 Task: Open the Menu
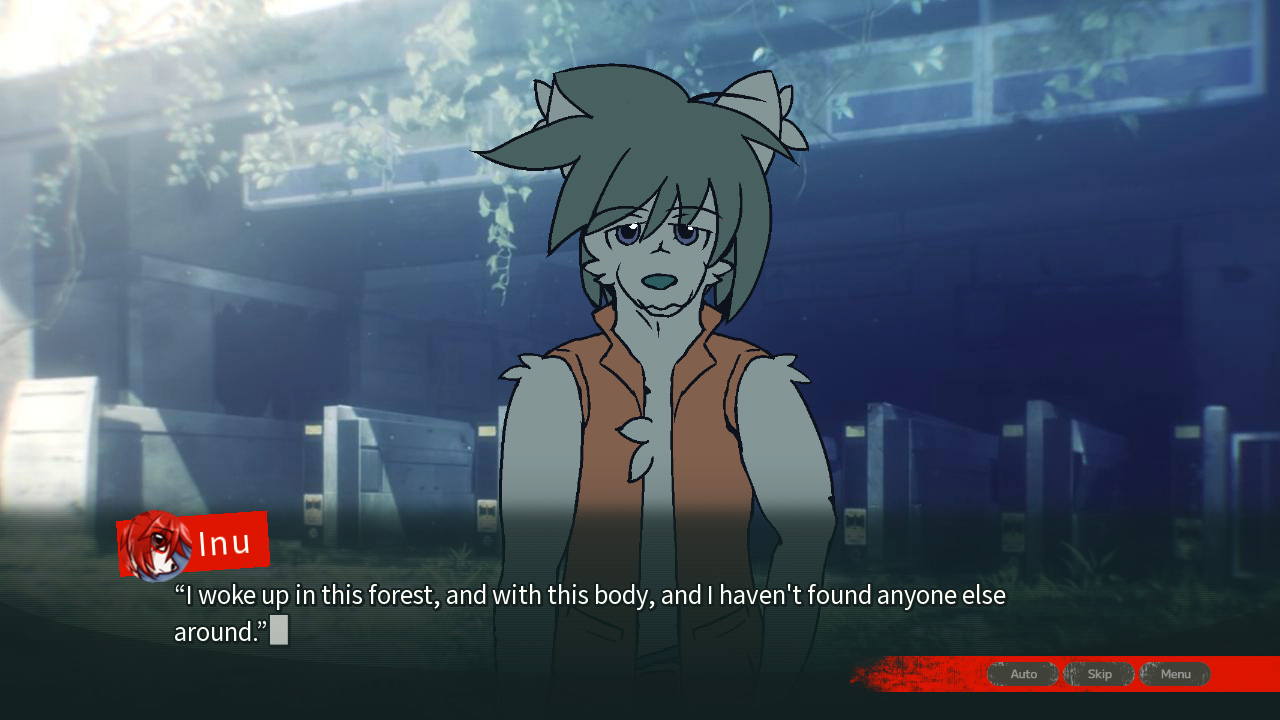point(1175,674)
